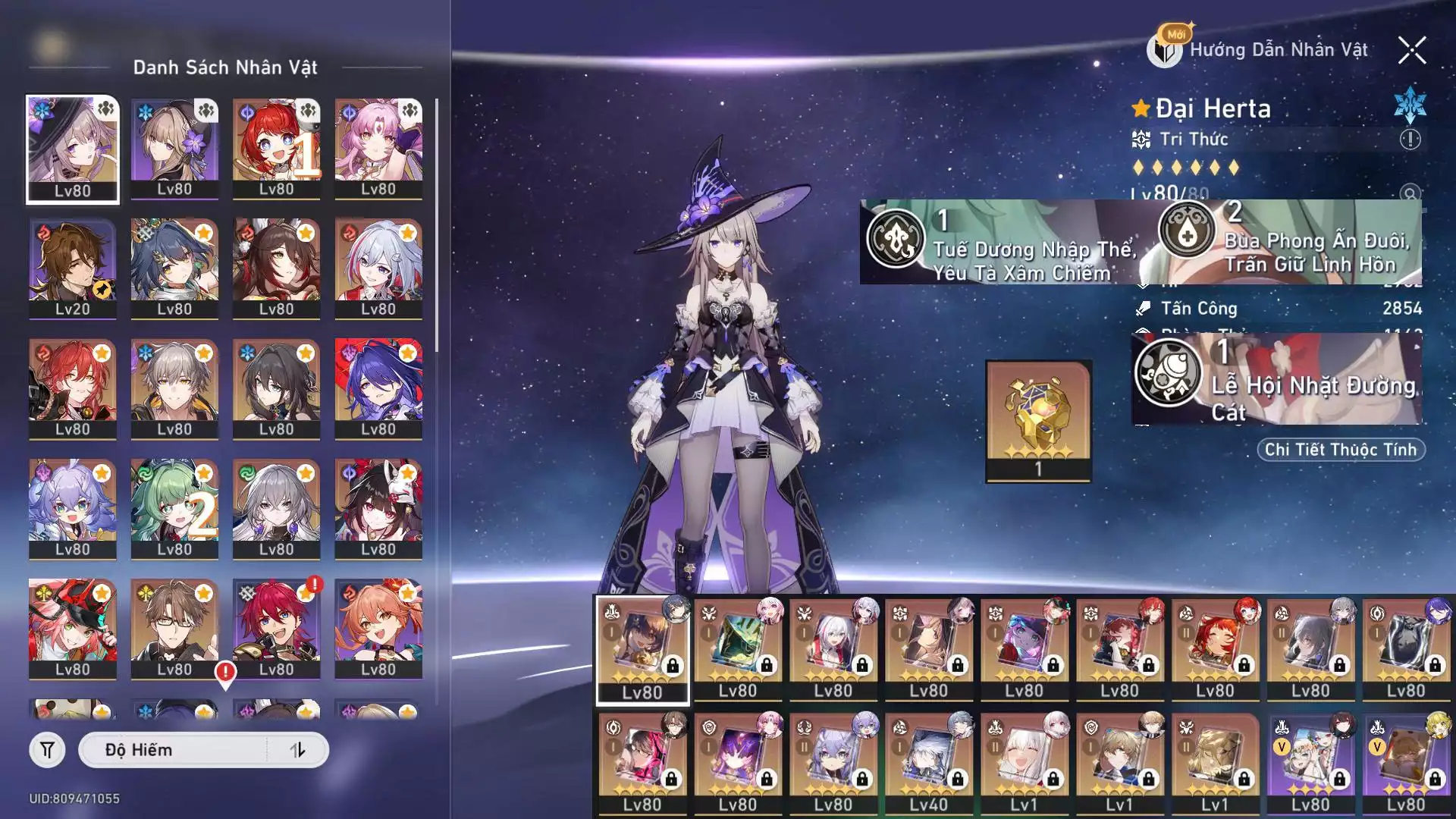
Task: Select the Đại Herta portrait in the list
Action: tap(73, 149)
